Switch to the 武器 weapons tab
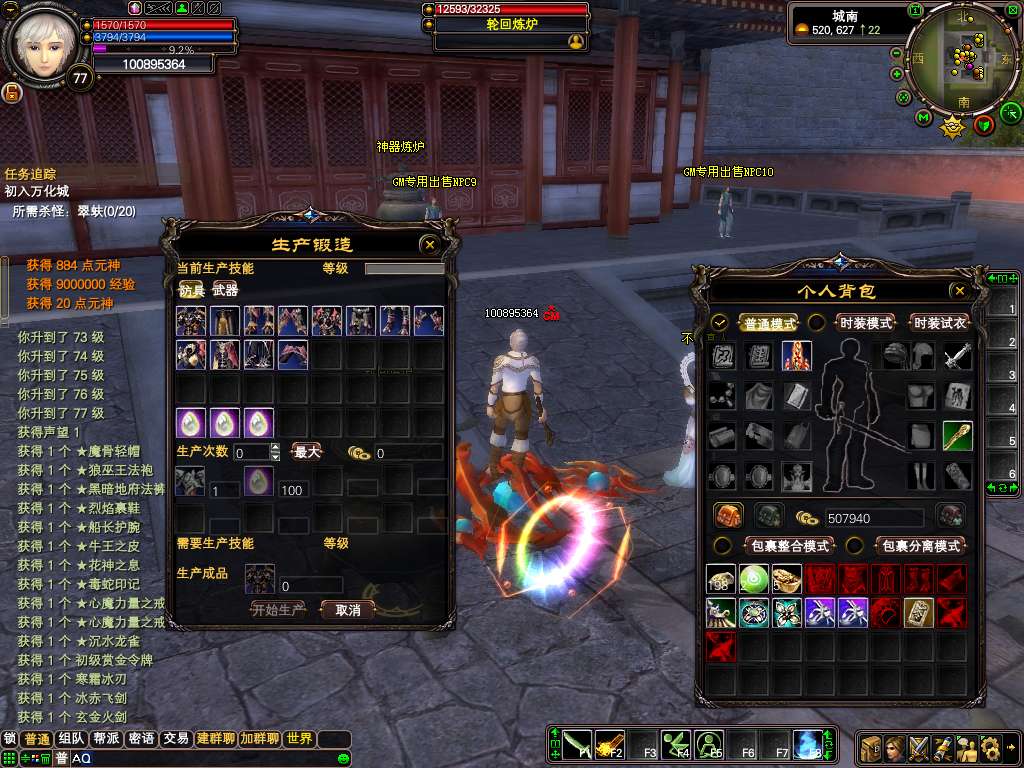 225,290
